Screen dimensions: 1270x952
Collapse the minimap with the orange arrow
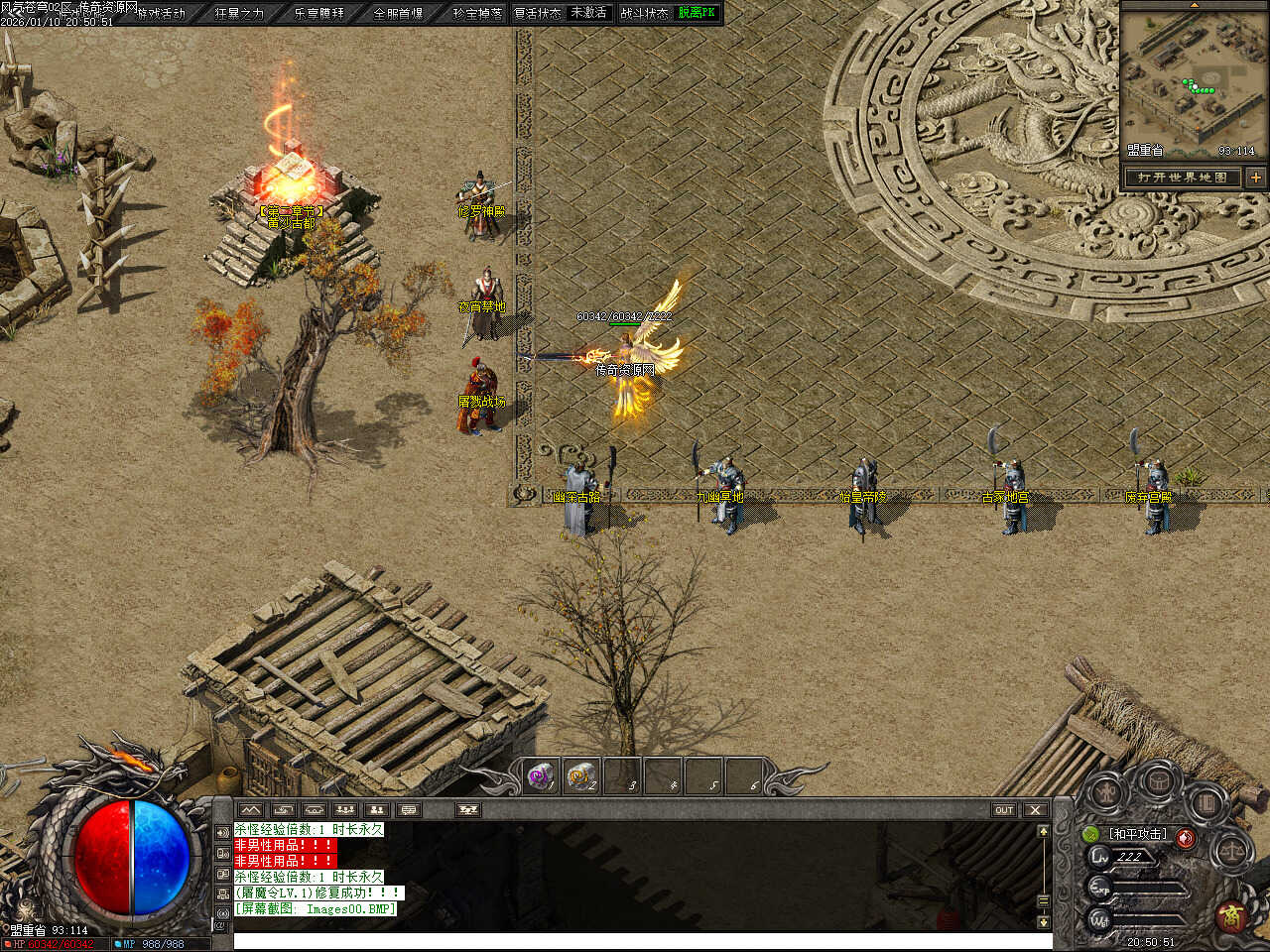coord(1194,5)
